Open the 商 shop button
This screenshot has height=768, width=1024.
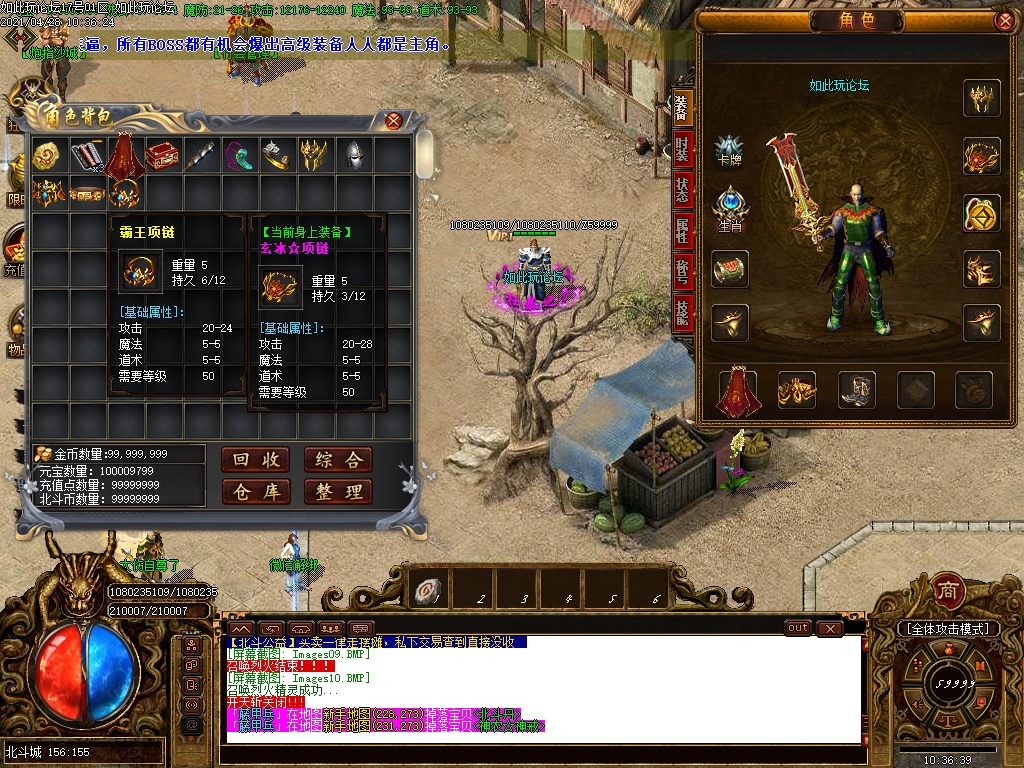947,590
